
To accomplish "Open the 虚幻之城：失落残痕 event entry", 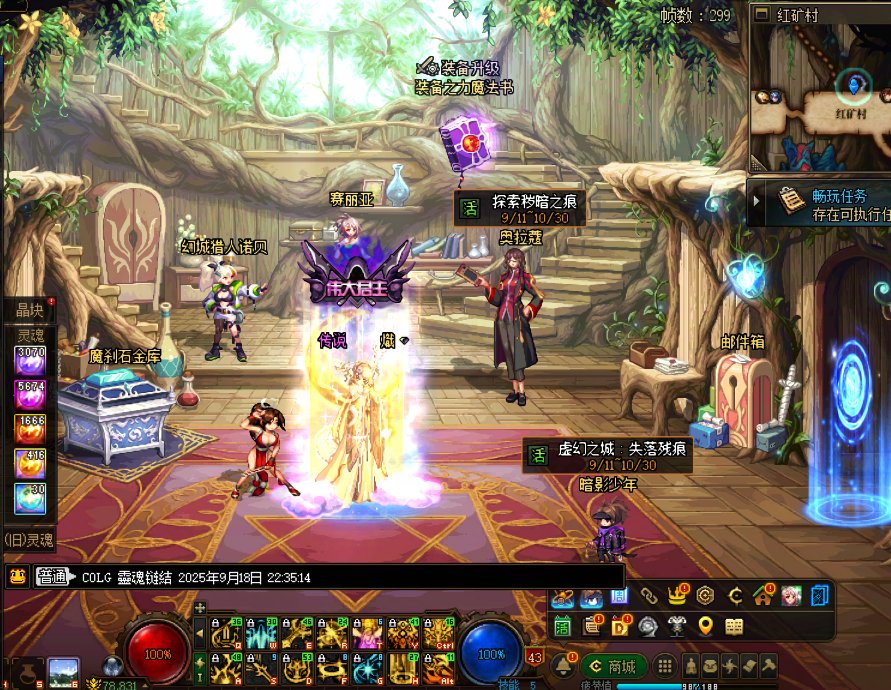I will tap(609, 455).
